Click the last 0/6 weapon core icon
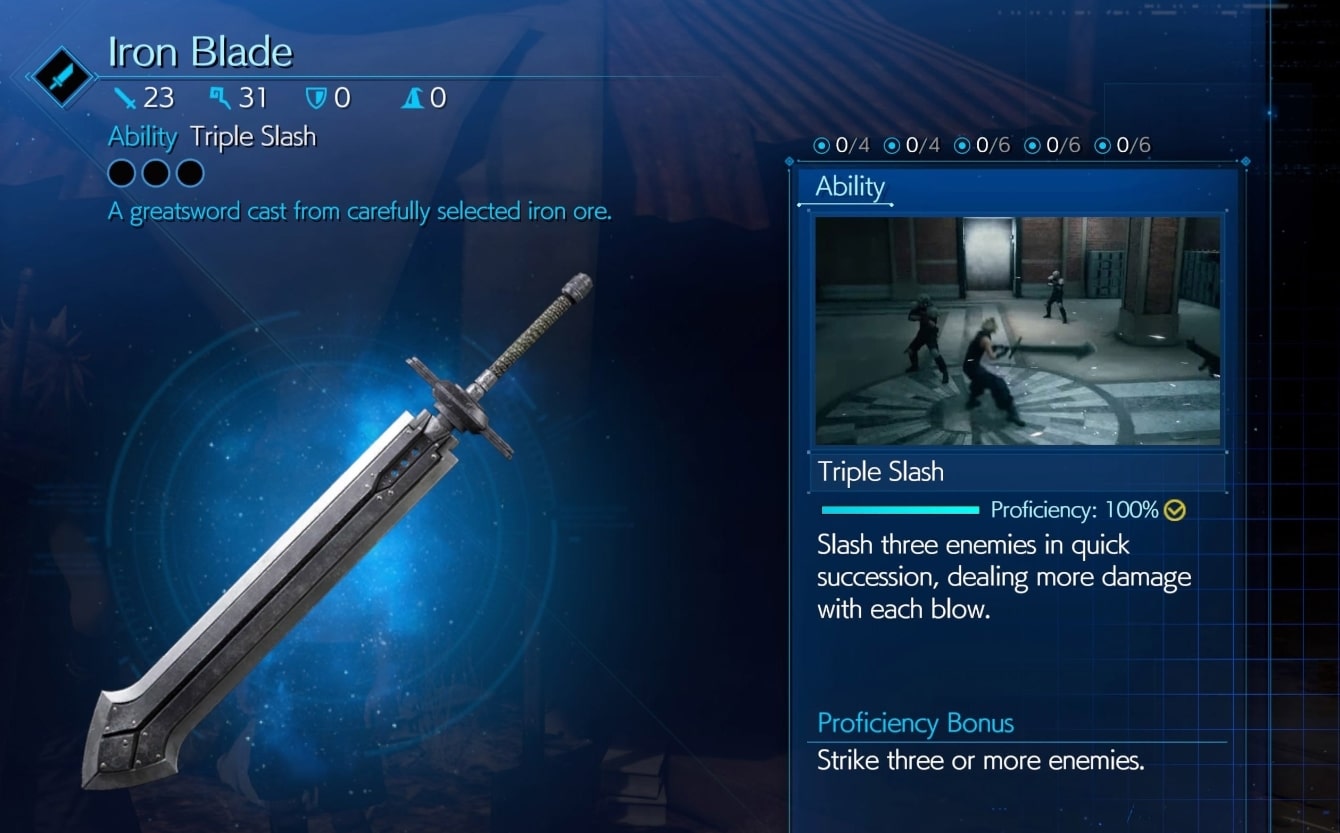The height and width of the screenshot is (833, 1340). pos(1101,144)
